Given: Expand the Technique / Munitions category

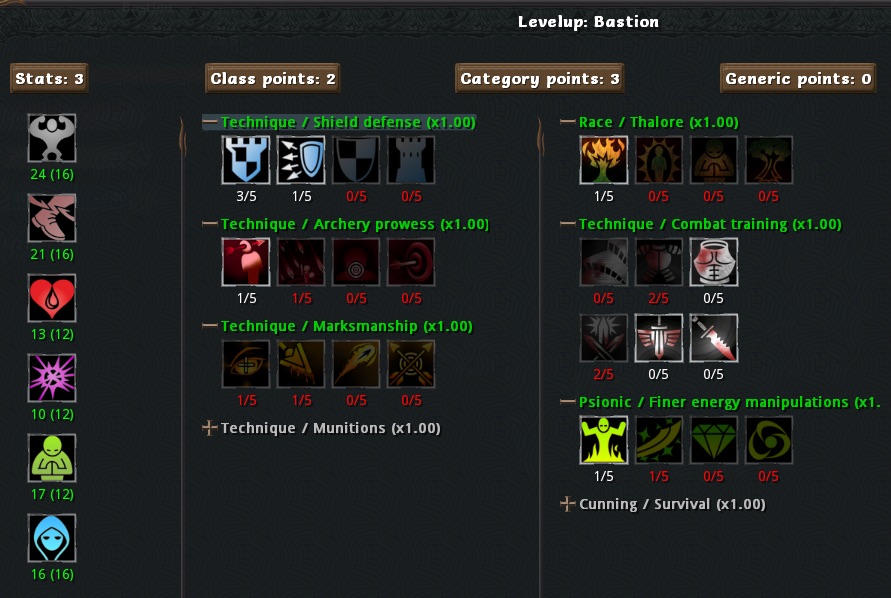Looking at the screenshot, I should [210, 428].
